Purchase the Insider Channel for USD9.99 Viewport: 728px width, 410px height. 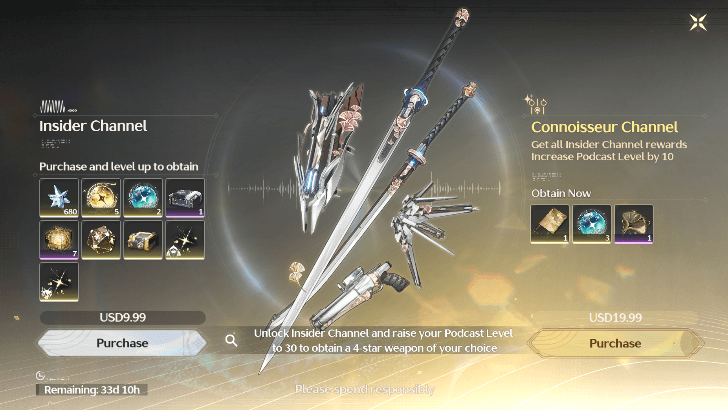pyautogui.click(x=122, y=343)
